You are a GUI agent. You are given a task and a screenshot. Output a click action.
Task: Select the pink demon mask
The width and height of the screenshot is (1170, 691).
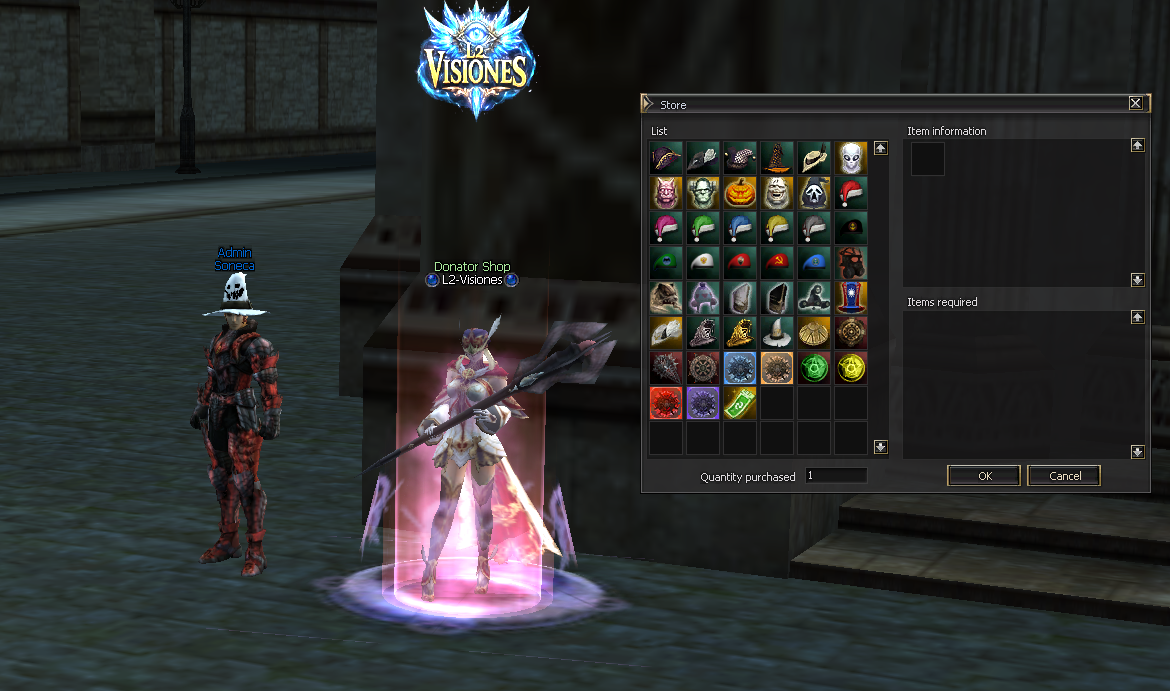pyautogui.click(x=666, y=193)
